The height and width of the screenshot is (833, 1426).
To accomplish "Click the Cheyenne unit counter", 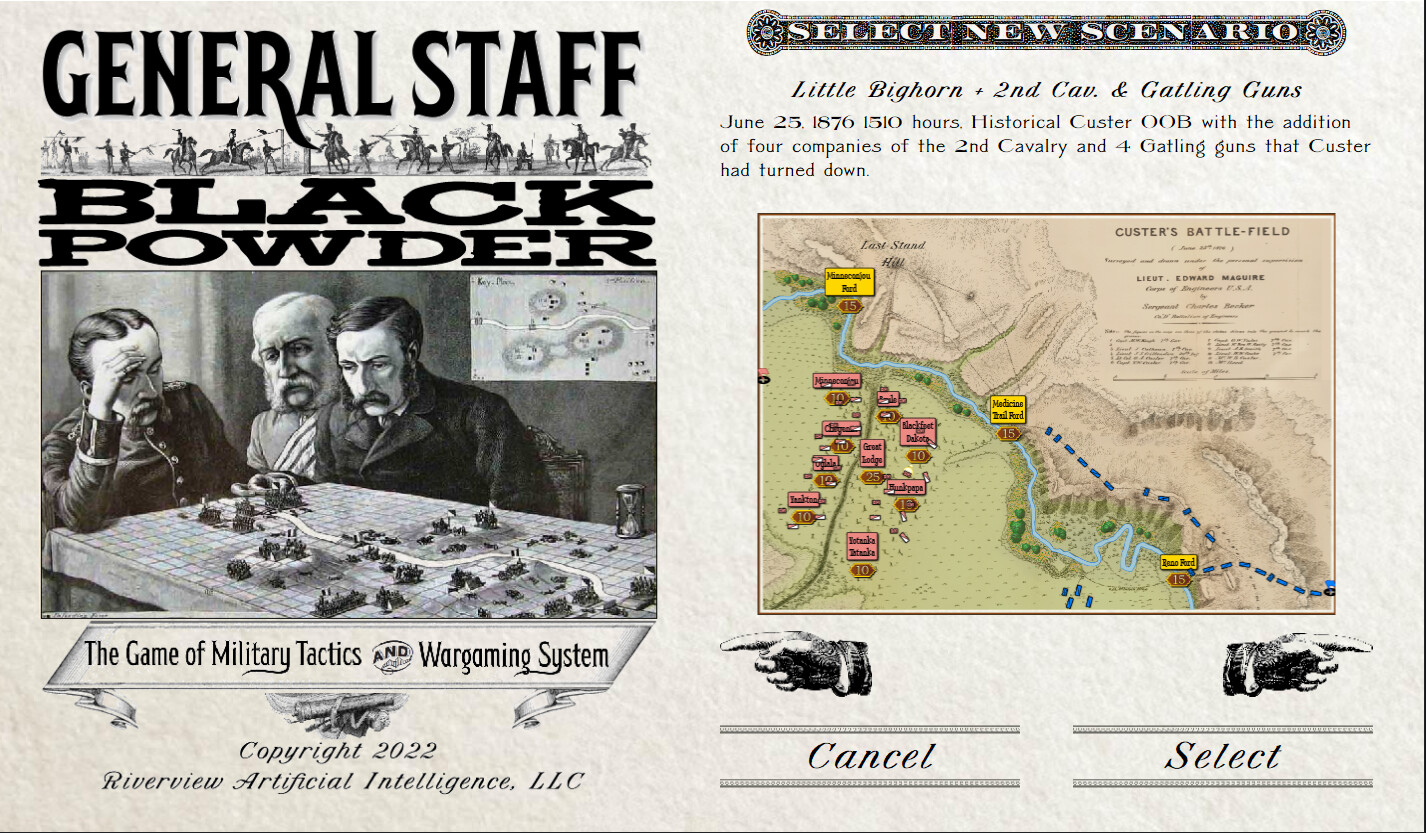I will pos(840,428).
